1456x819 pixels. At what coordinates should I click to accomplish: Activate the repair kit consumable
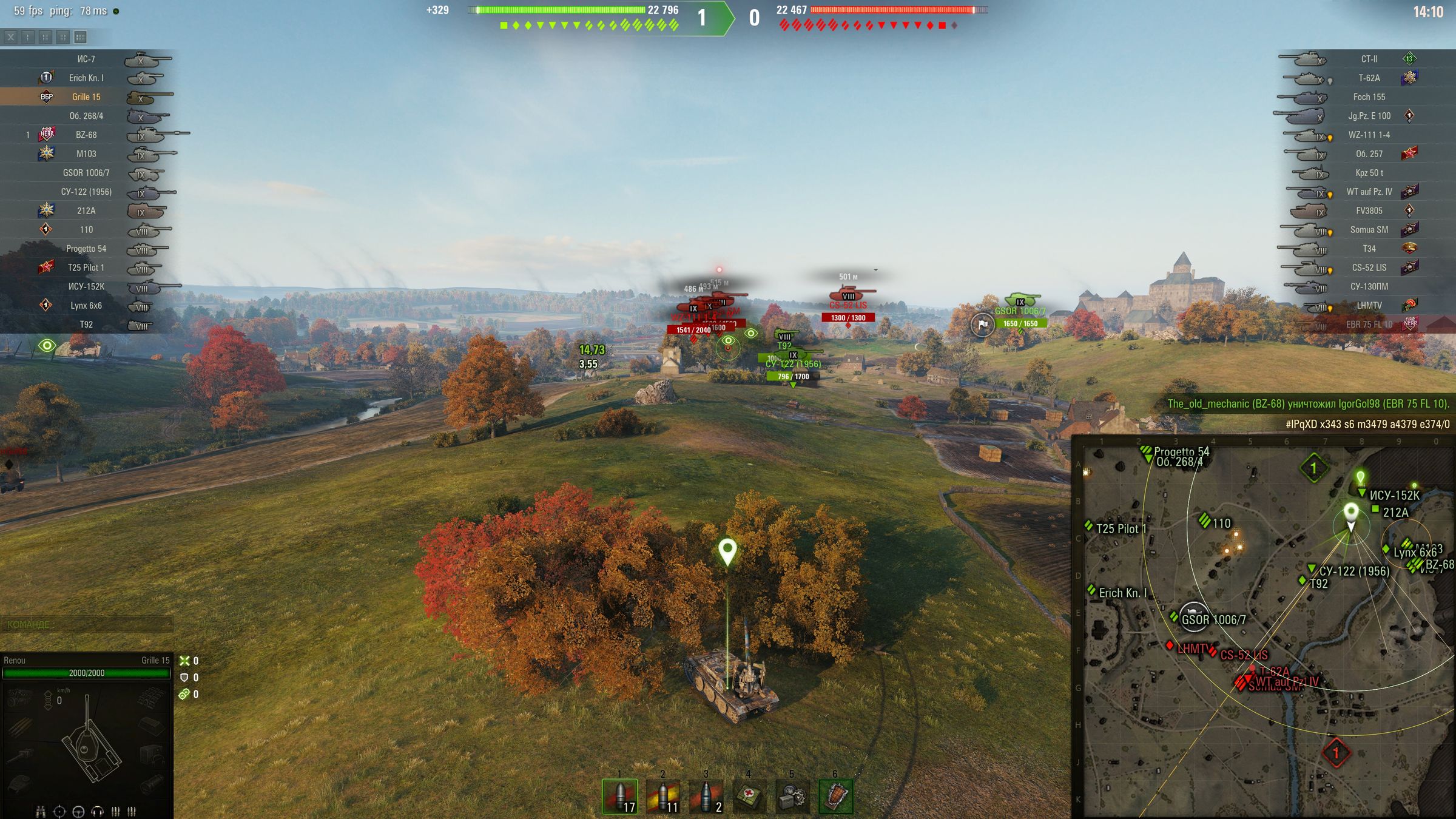[x=792, y=796]
